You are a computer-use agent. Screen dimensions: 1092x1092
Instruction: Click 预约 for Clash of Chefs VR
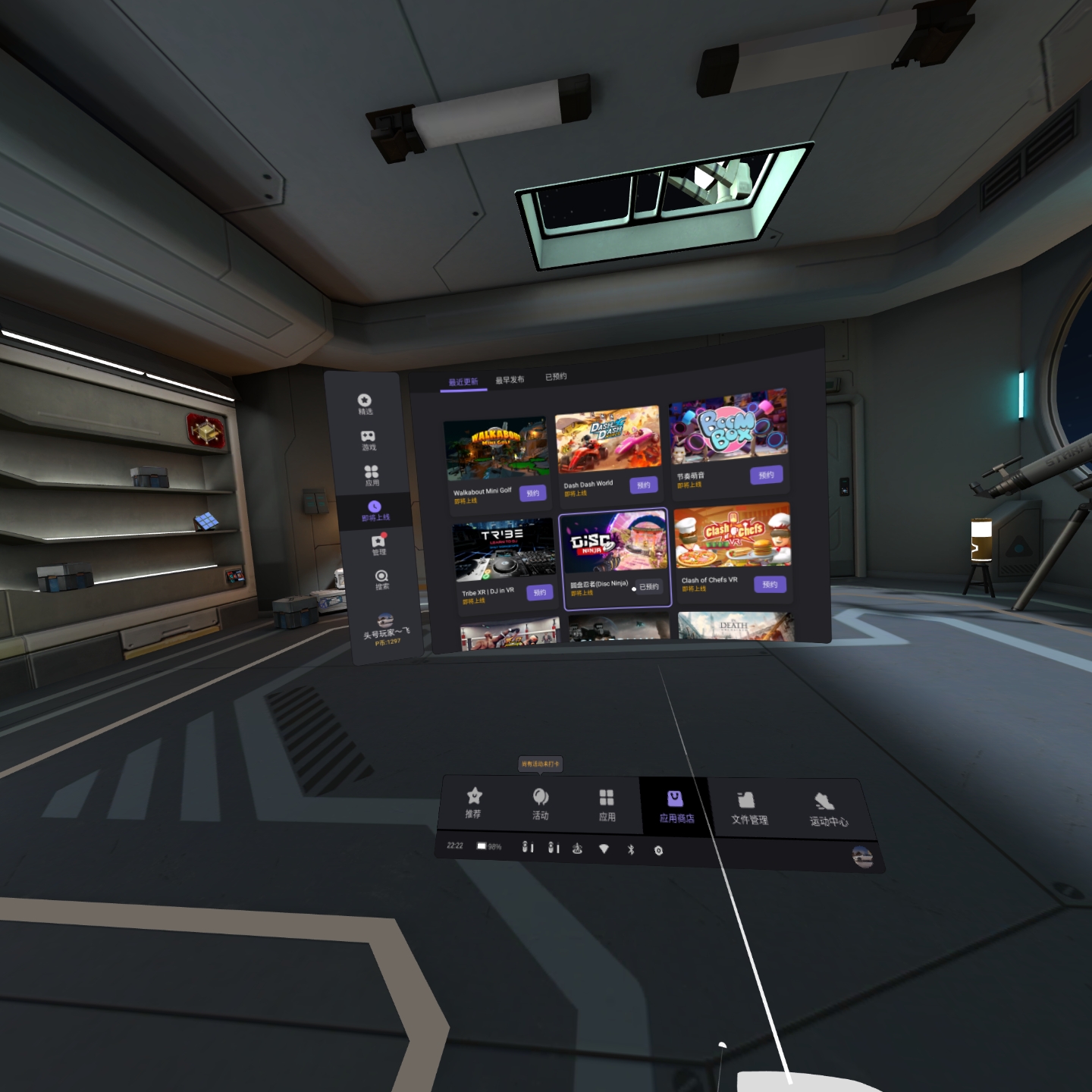[x=770, y=584]
